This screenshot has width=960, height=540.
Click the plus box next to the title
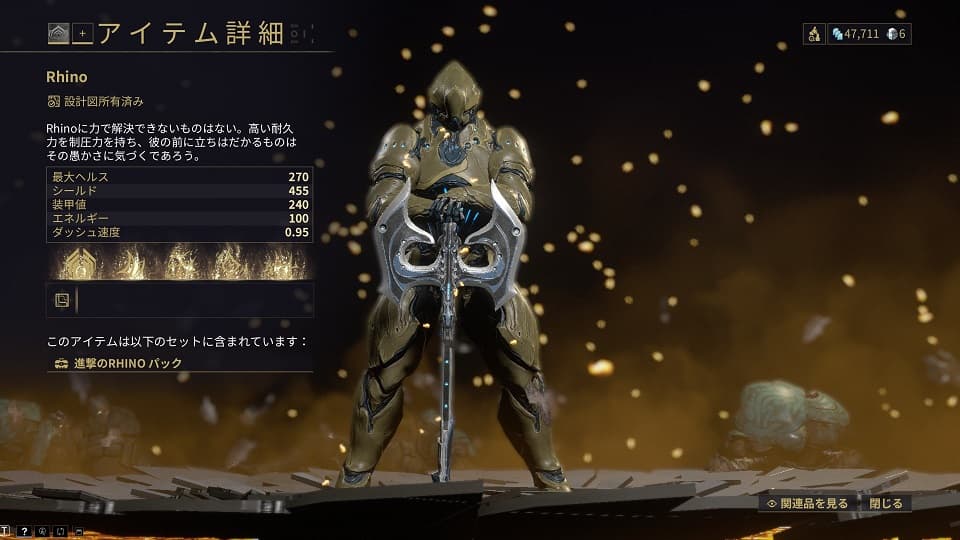coord(82,34)
